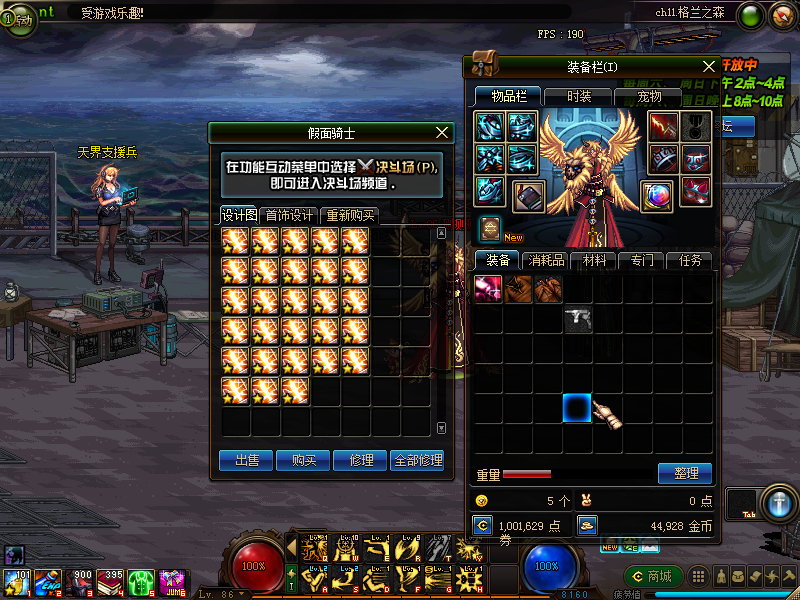Select the grey pistol in inventory
Viewport: 800px width, 600px height.
578,320
